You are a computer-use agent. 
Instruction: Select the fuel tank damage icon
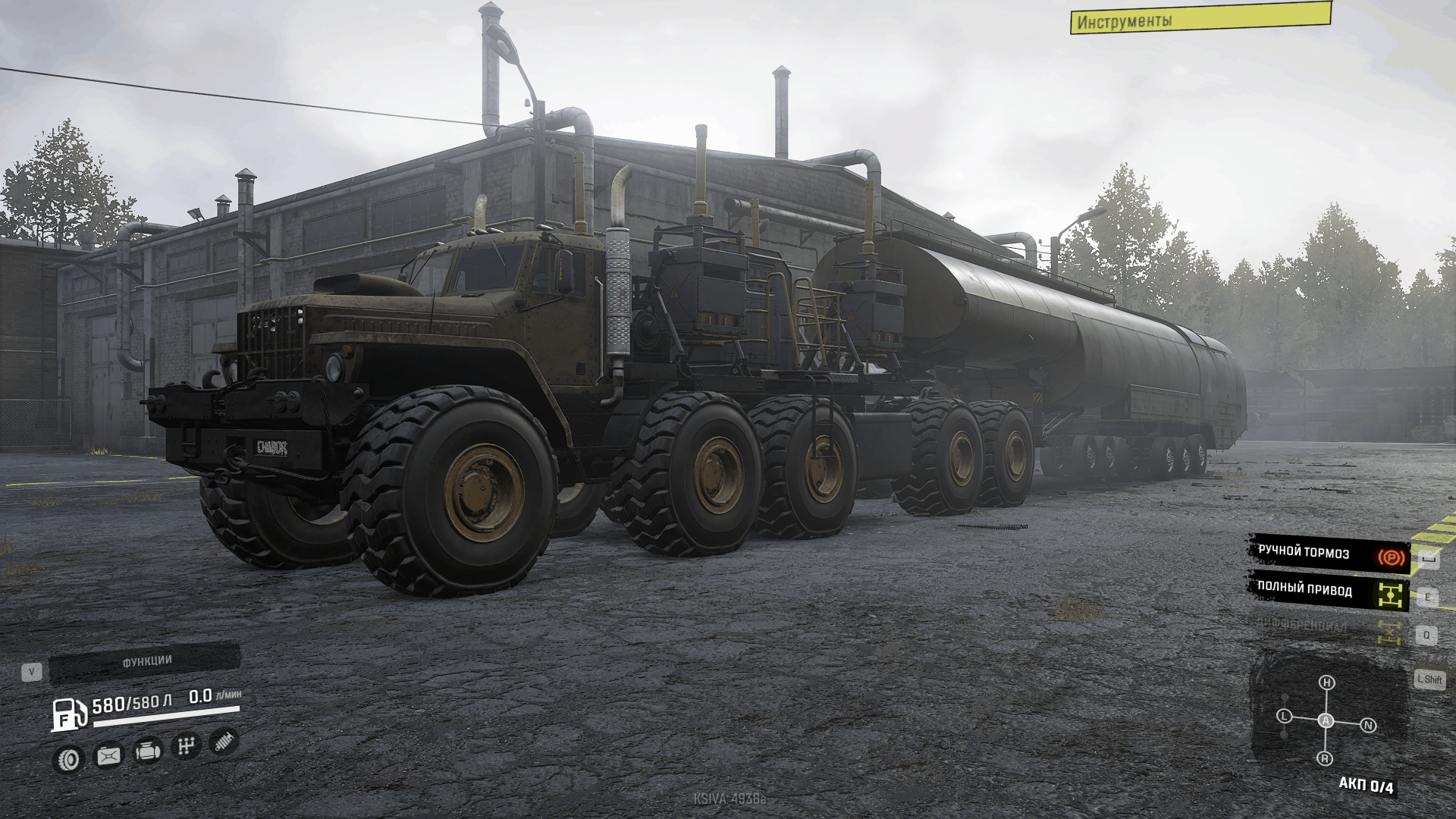[108, 755]
